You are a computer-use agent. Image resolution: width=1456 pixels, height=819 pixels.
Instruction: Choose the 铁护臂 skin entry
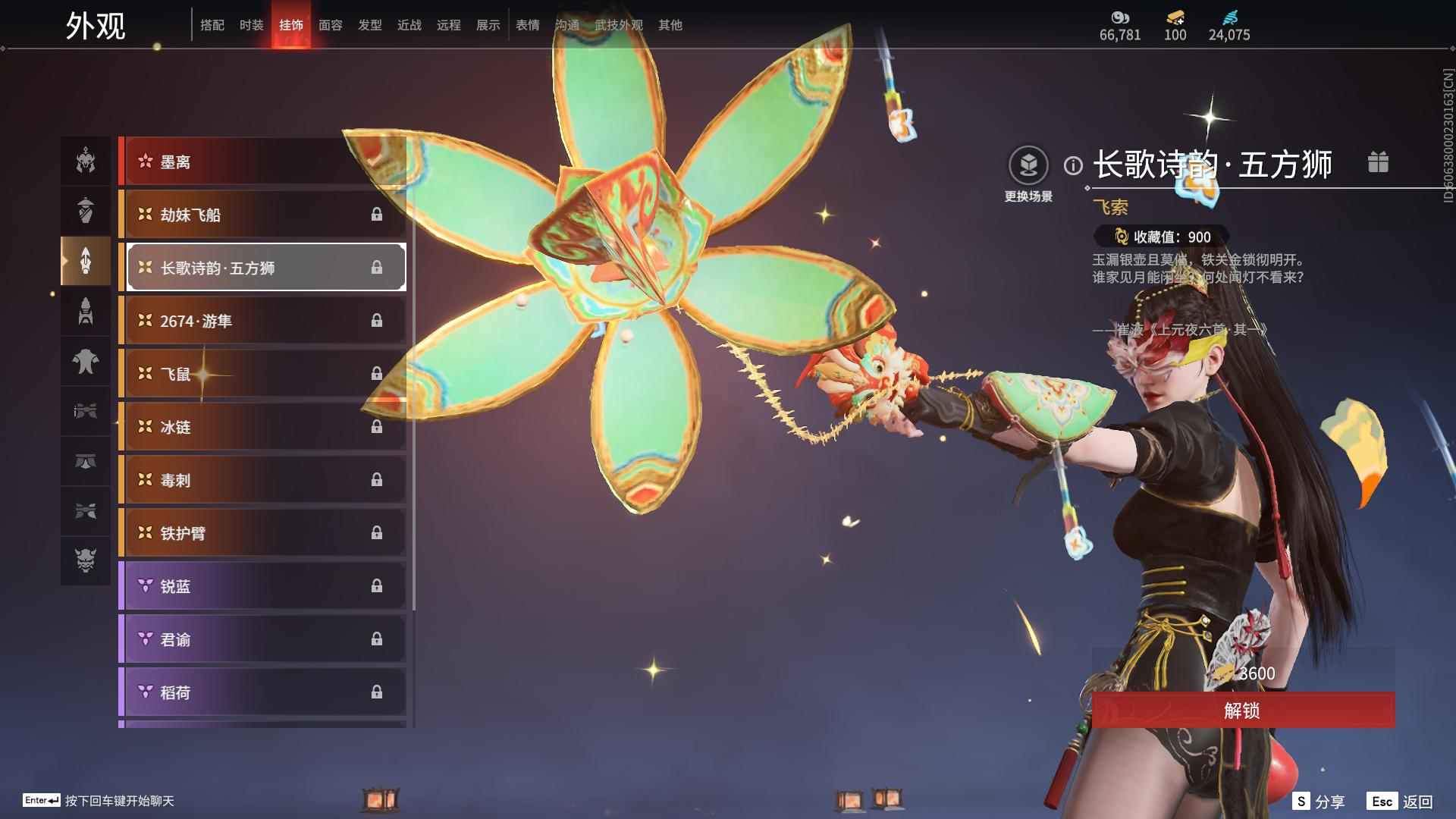click(262, 533)
